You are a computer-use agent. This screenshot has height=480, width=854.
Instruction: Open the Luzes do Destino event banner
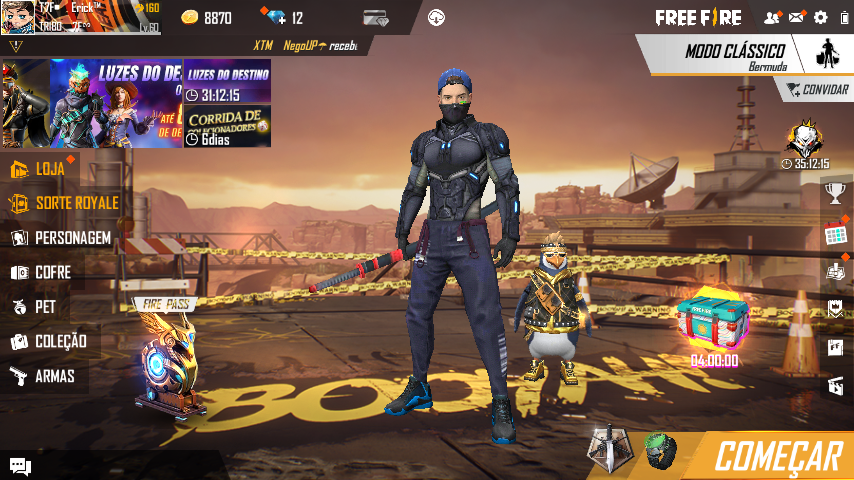pos(227,82)
